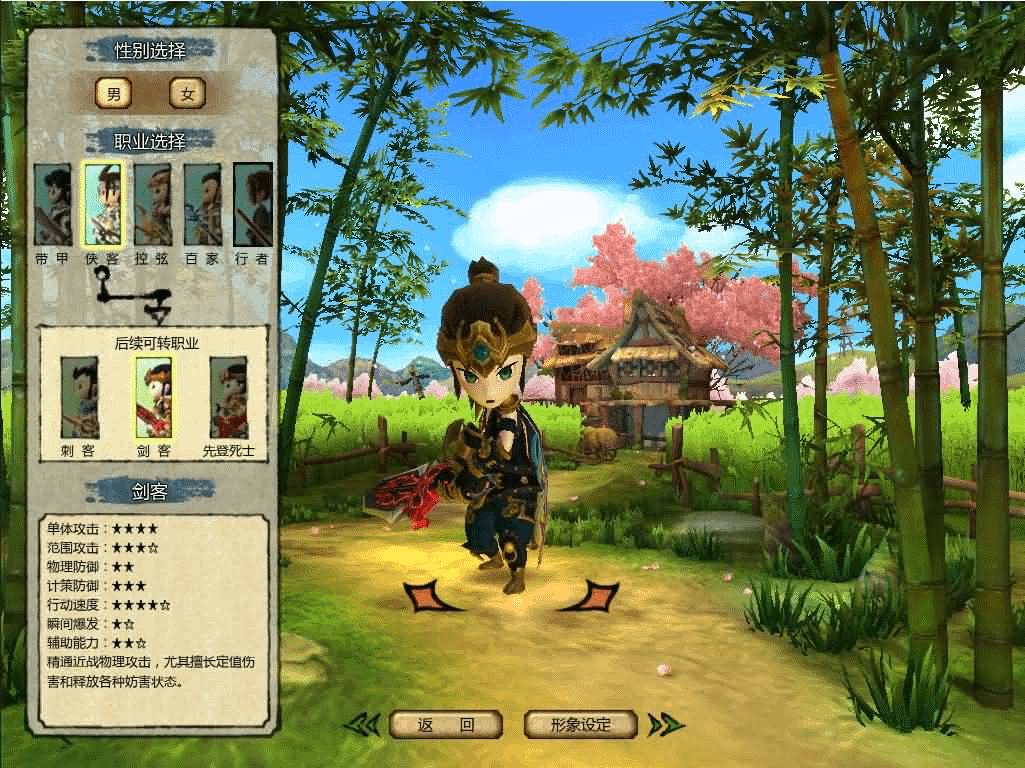Preview the 先登死士 advanced class
The image size is (1025, 768).
click(229, 397)
